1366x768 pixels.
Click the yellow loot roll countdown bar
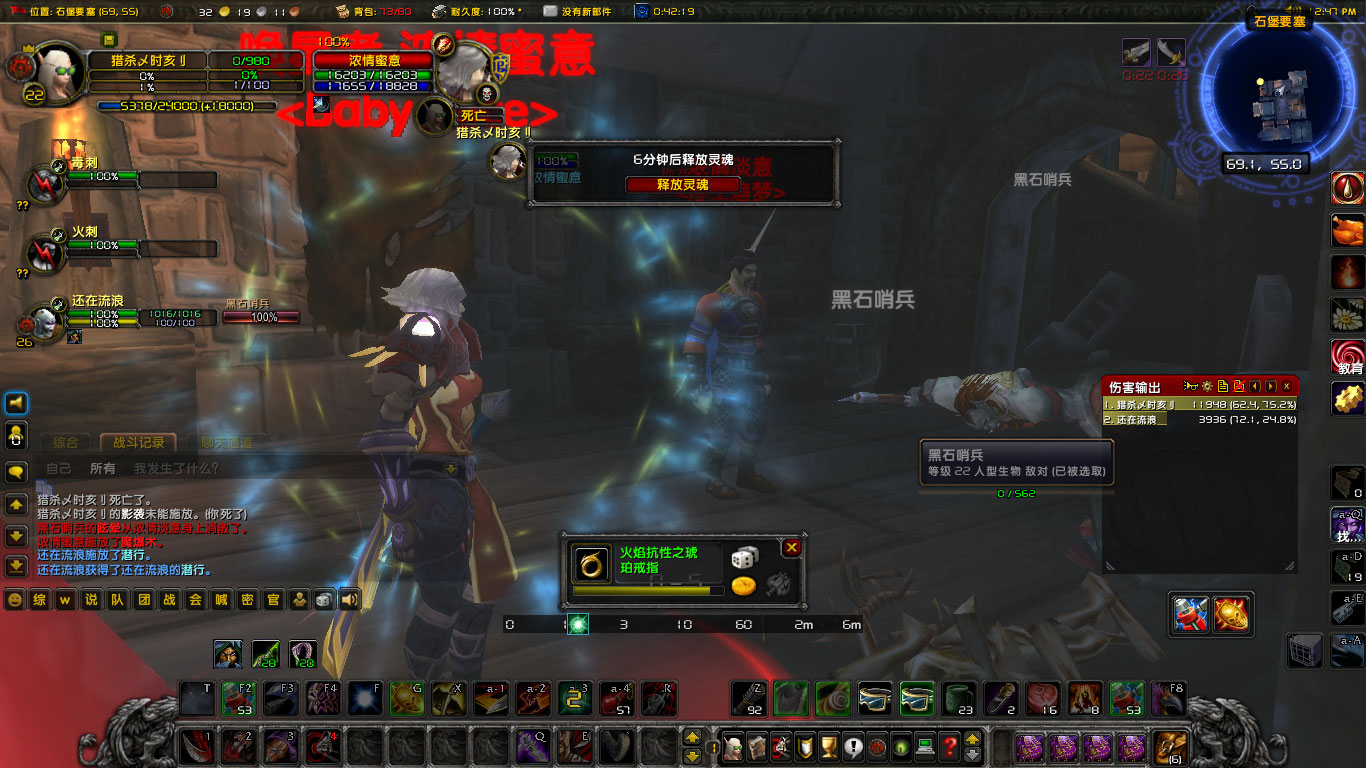point(642,589)
